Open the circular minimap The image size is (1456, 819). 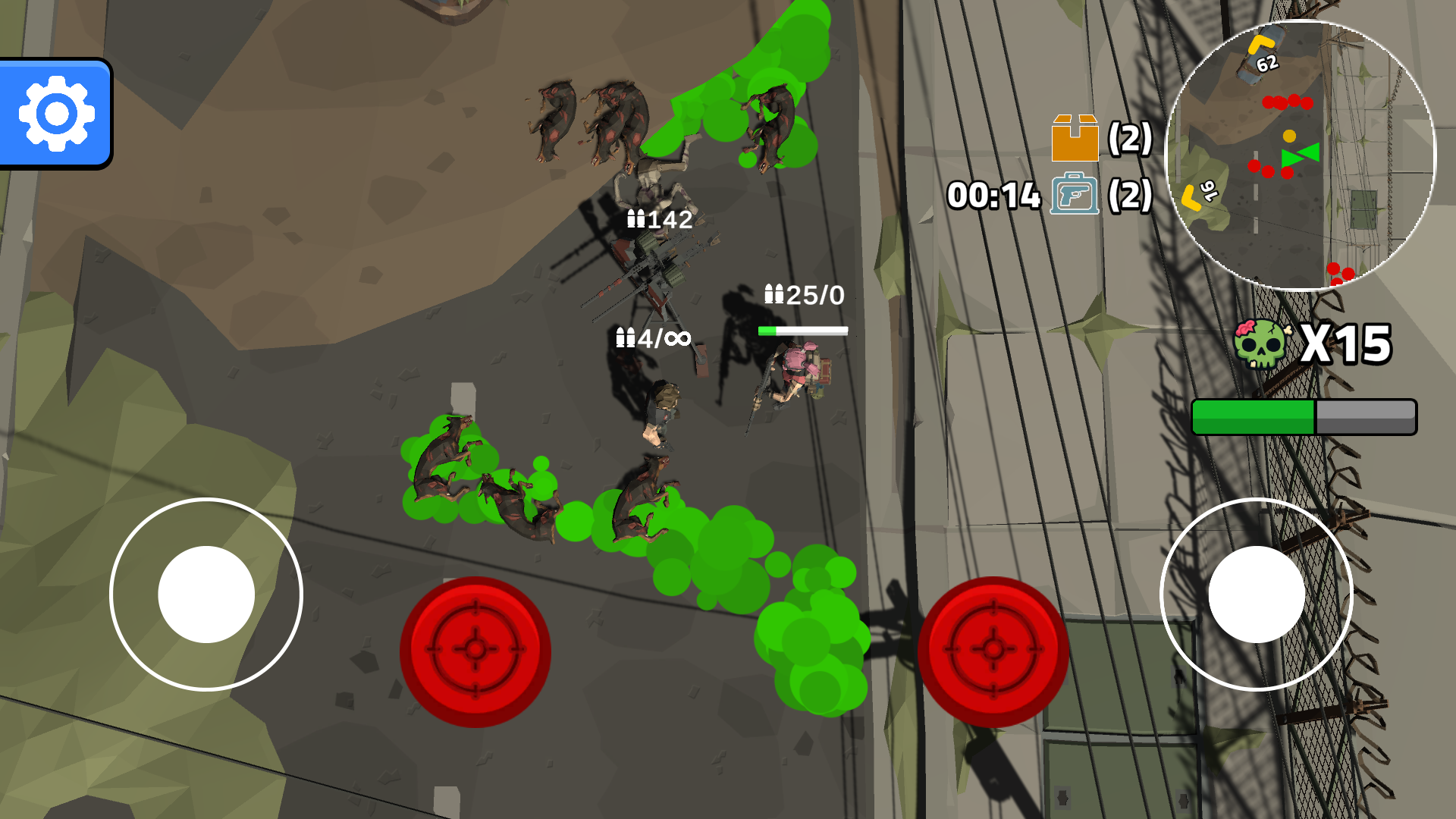point(1300,156)
